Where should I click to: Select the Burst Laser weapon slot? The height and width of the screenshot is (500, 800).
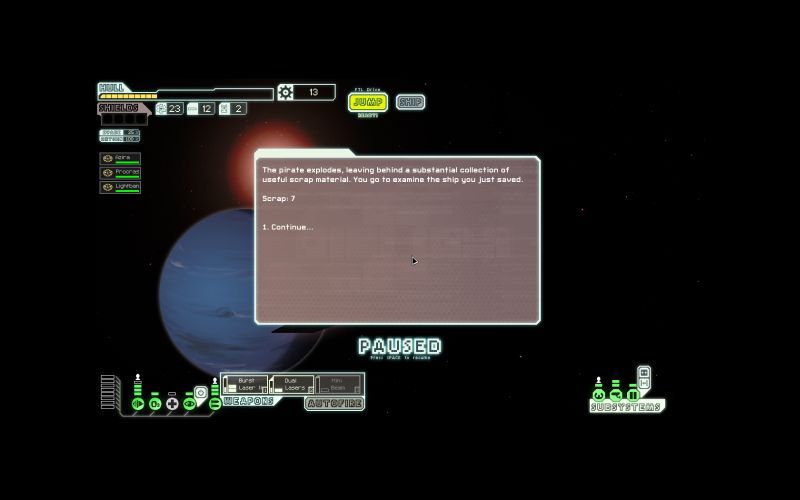pyautogui.click(x=244, y=384)
